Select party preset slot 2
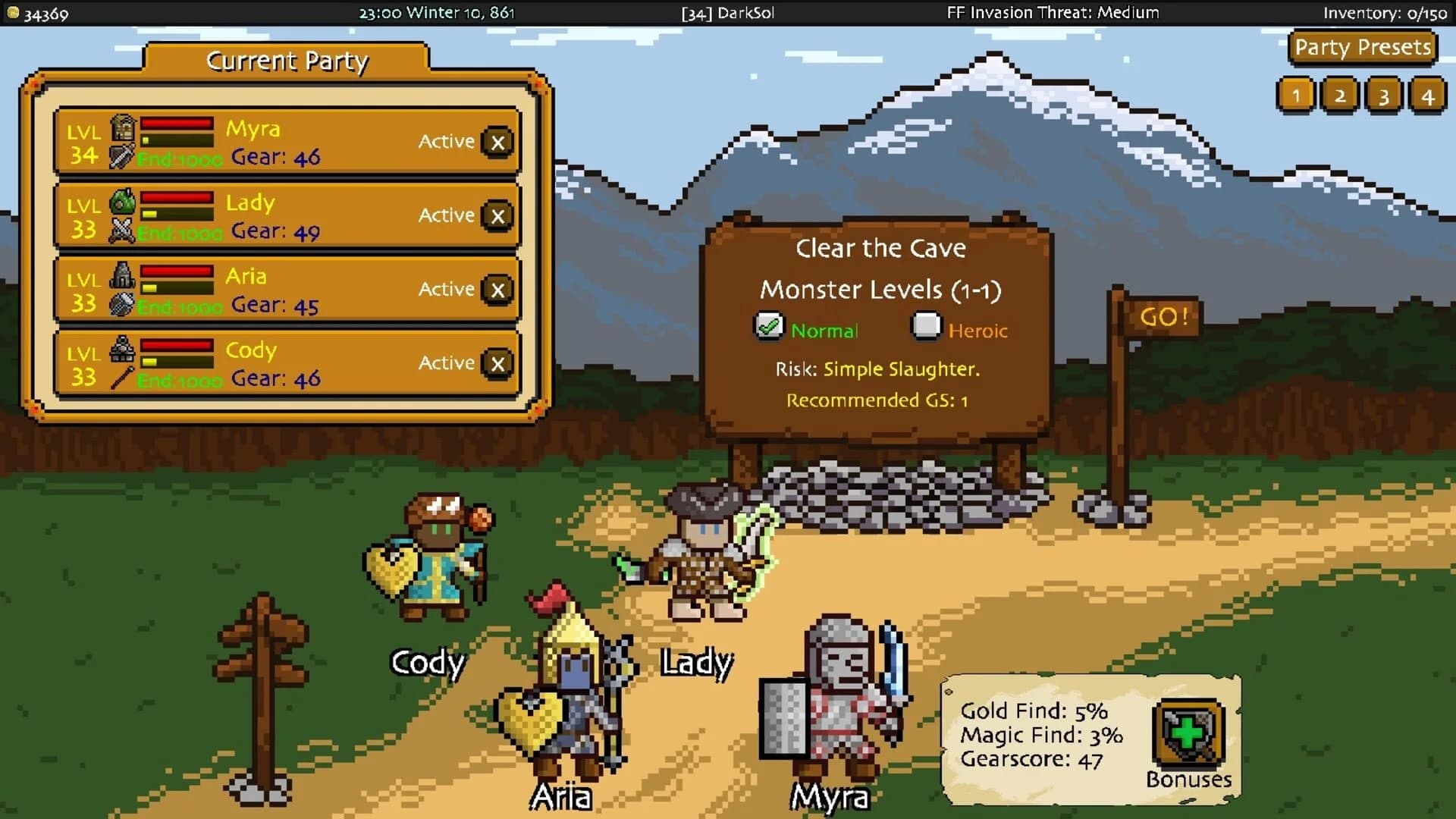 (x=1339, y=96)
